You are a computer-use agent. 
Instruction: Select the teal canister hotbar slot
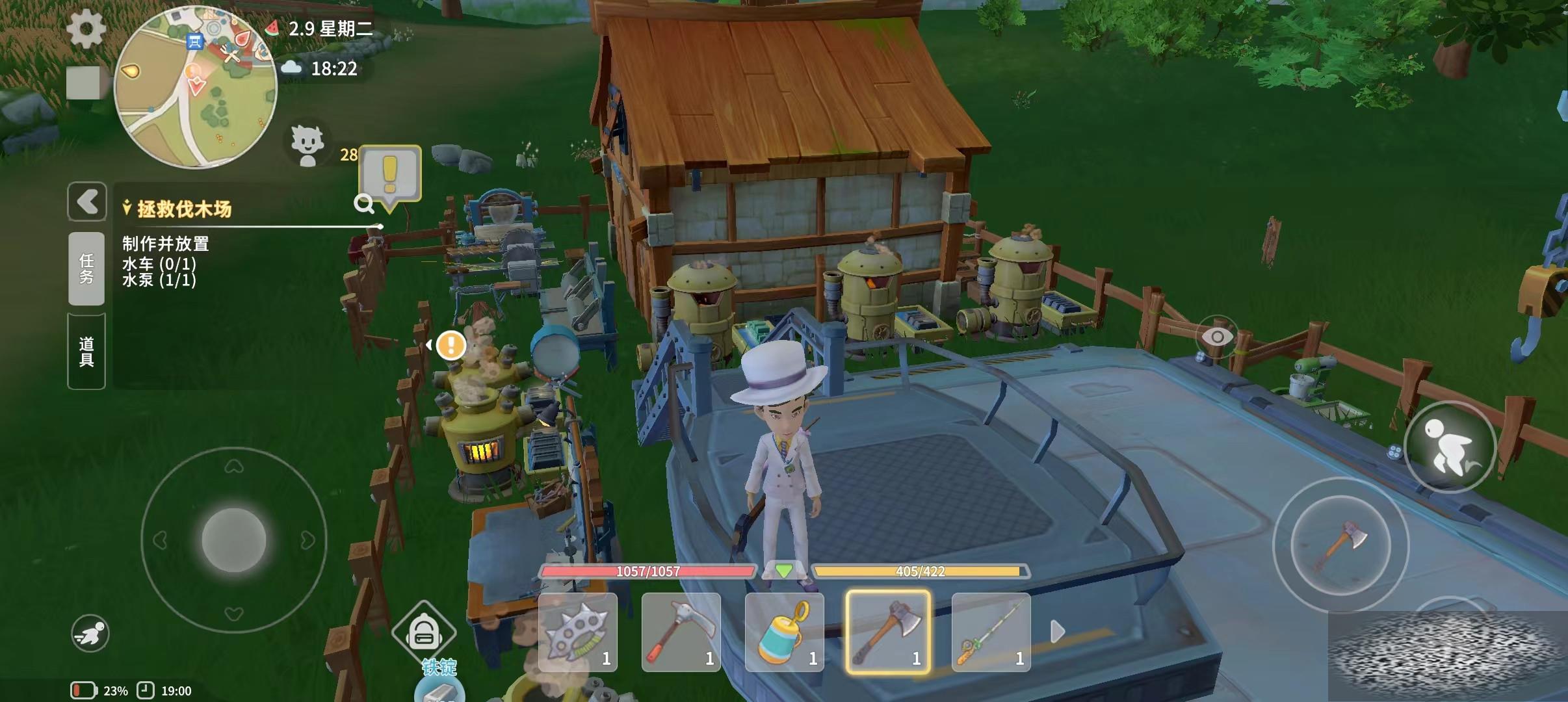pos(785,632)
